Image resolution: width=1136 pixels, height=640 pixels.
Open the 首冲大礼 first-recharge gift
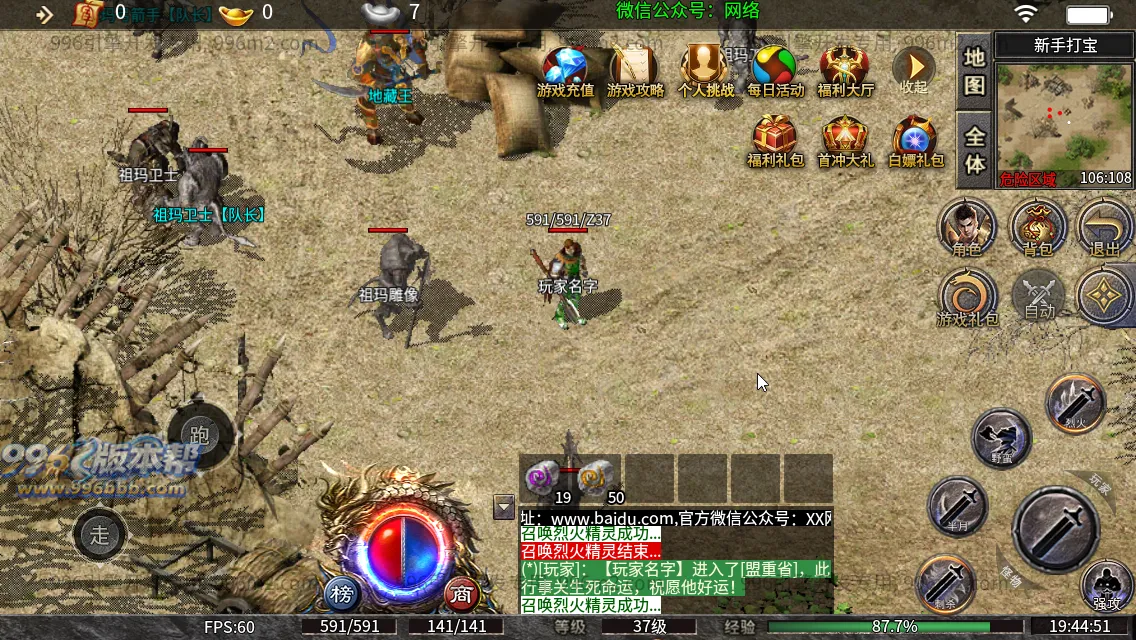click(845, 140)
